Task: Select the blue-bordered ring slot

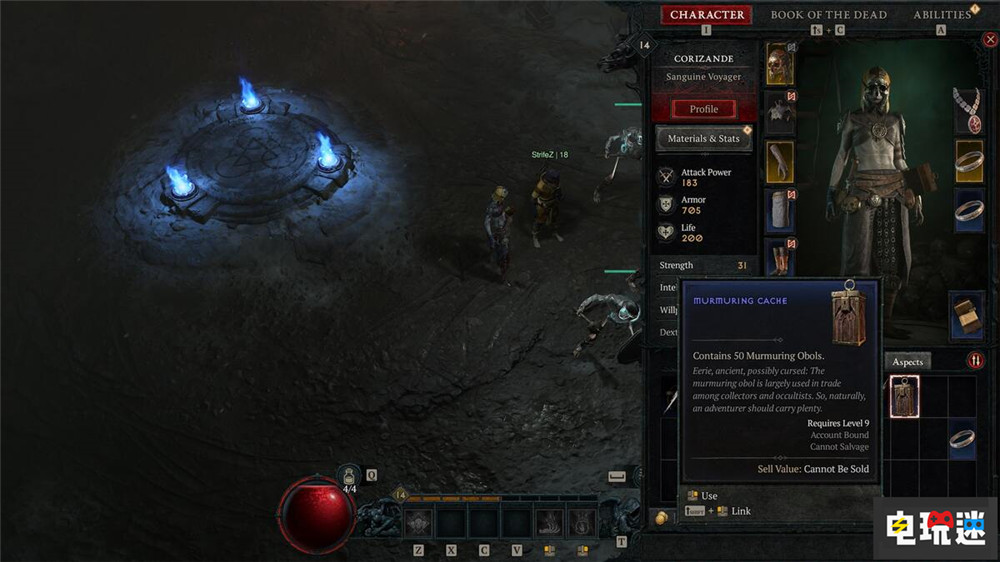Action: tap(968, 210)
